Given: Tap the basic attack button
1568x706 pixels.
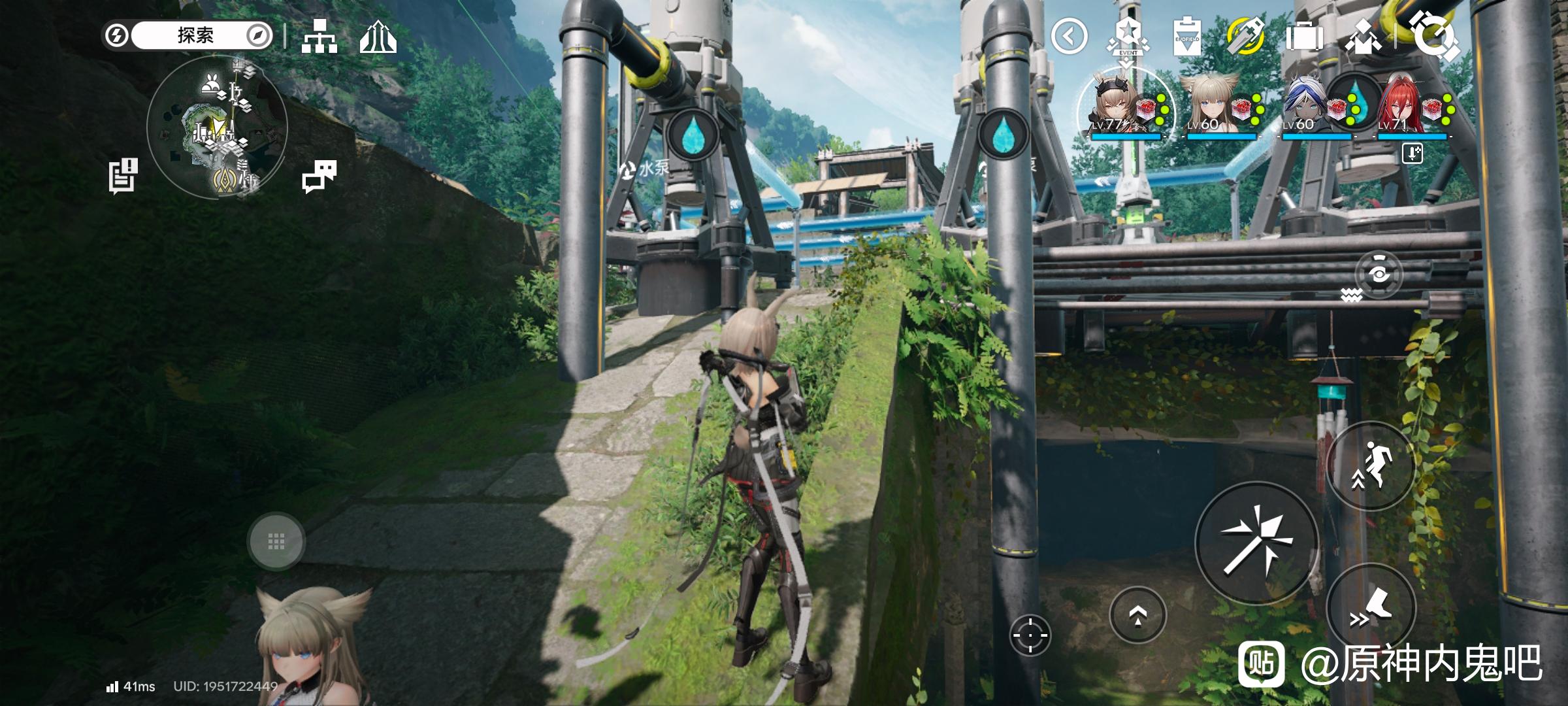Looking at the screenshot, I should click(x=1256, y=543).
